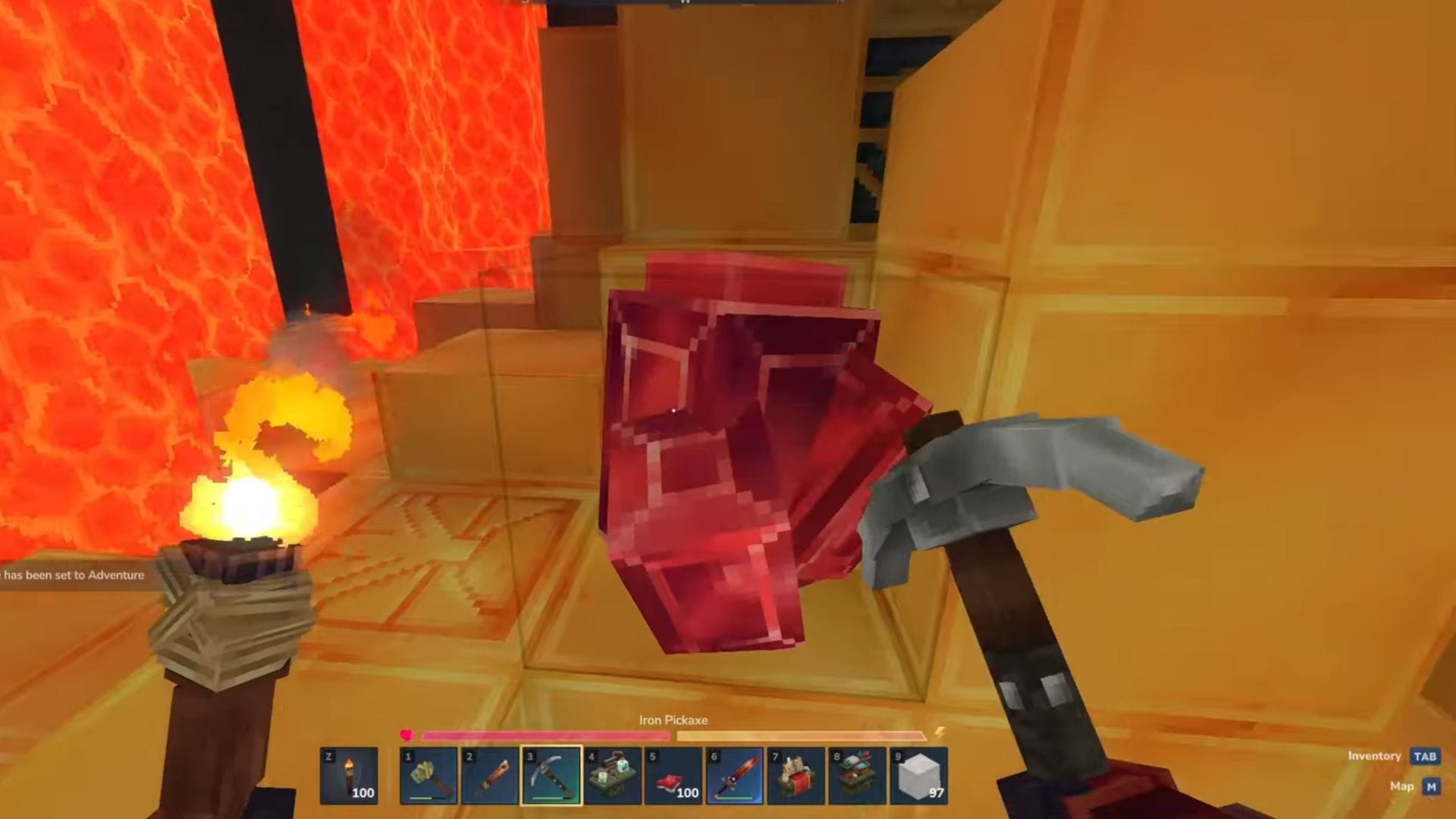
Task: Open the Inventory from the HUD label
Action: click(1374, 756)
